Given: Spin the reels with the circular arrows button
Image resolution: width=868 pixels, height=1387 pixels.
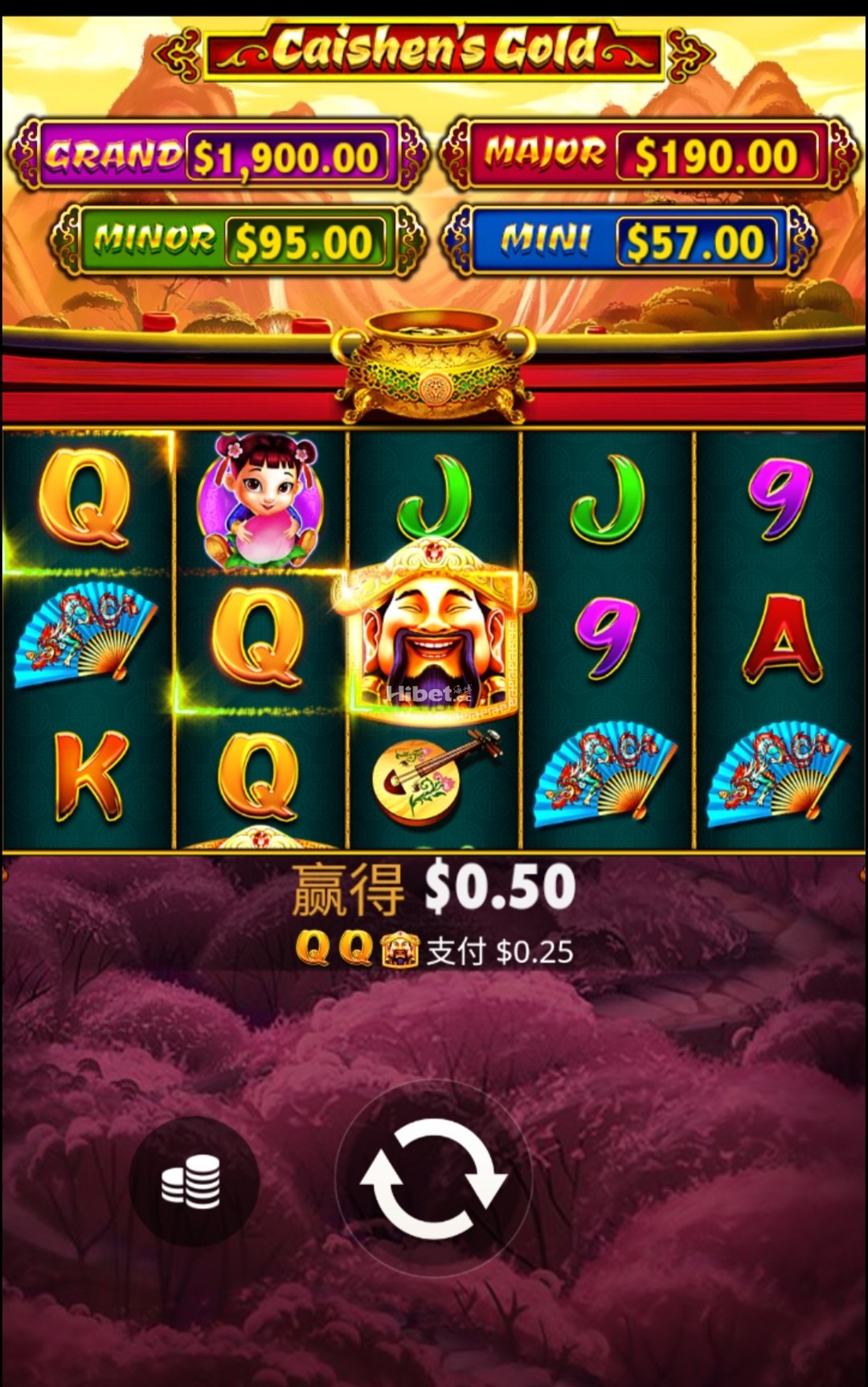Looking at the screenshot, I should click(x=433, y=1179).
